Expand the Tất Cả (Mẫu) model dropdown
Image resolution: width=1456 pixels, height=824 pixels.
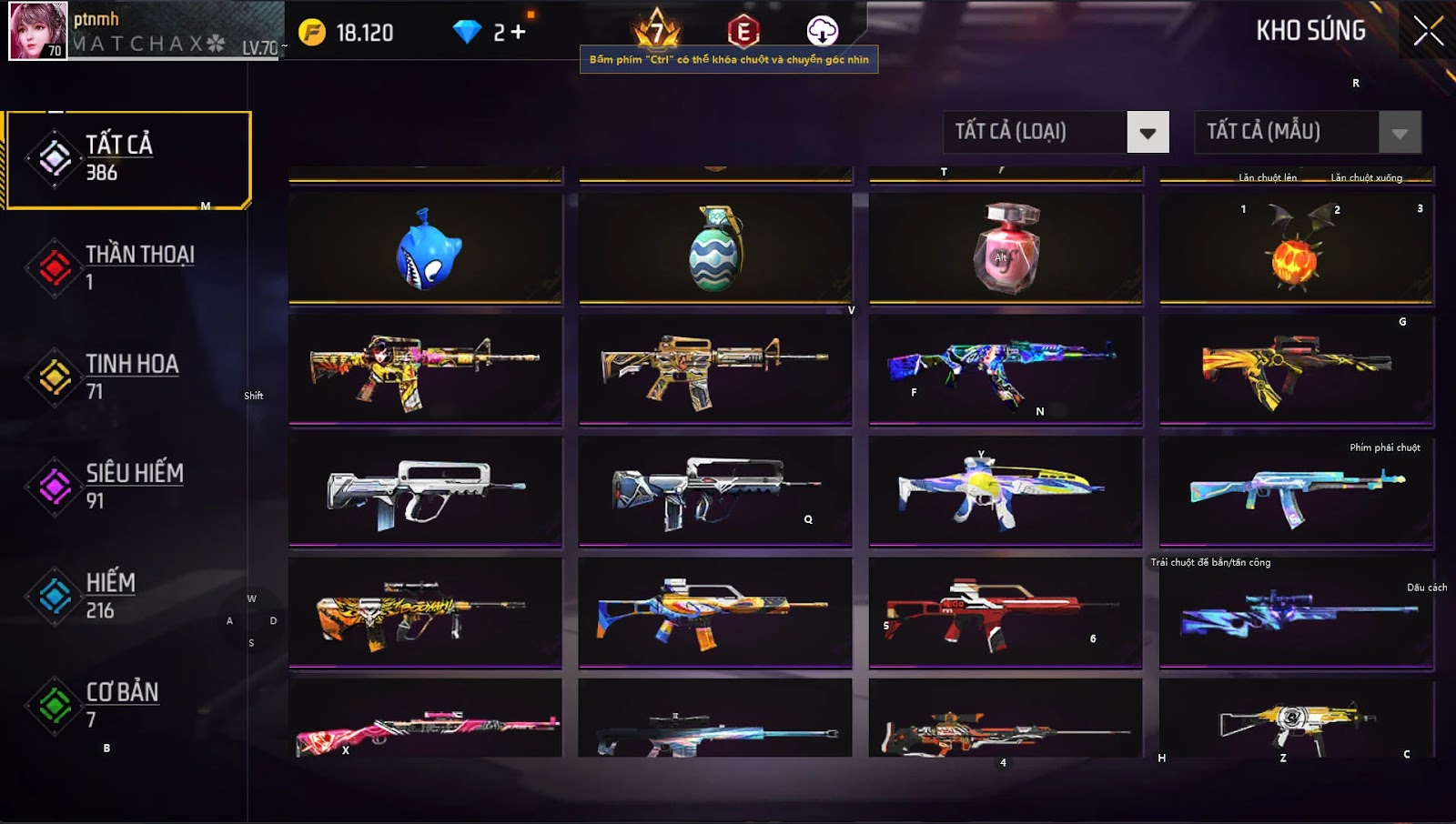[1400, 133]
